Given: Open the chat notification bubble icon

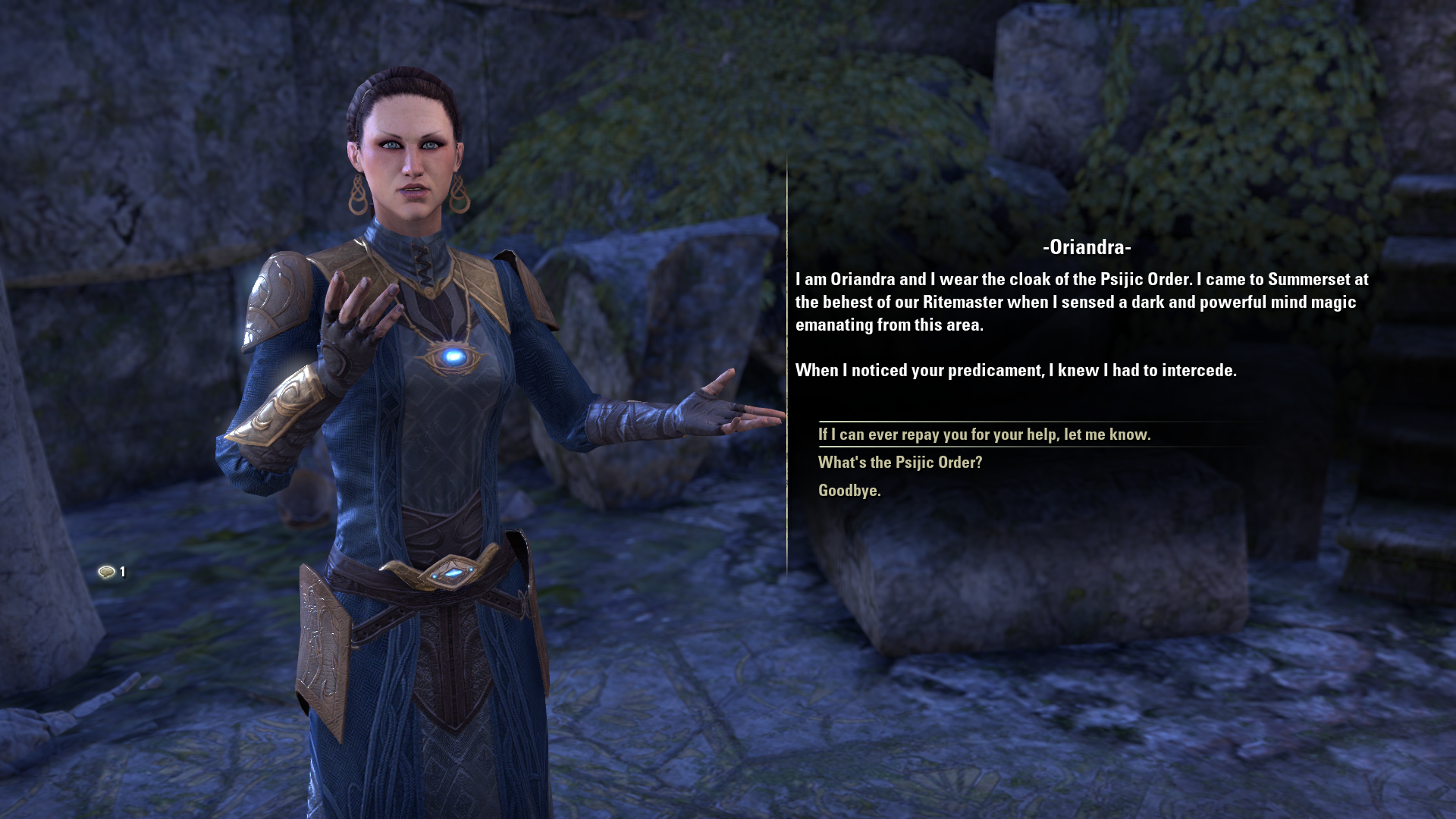Looking at the screenshot, I should tap(107, 572).
